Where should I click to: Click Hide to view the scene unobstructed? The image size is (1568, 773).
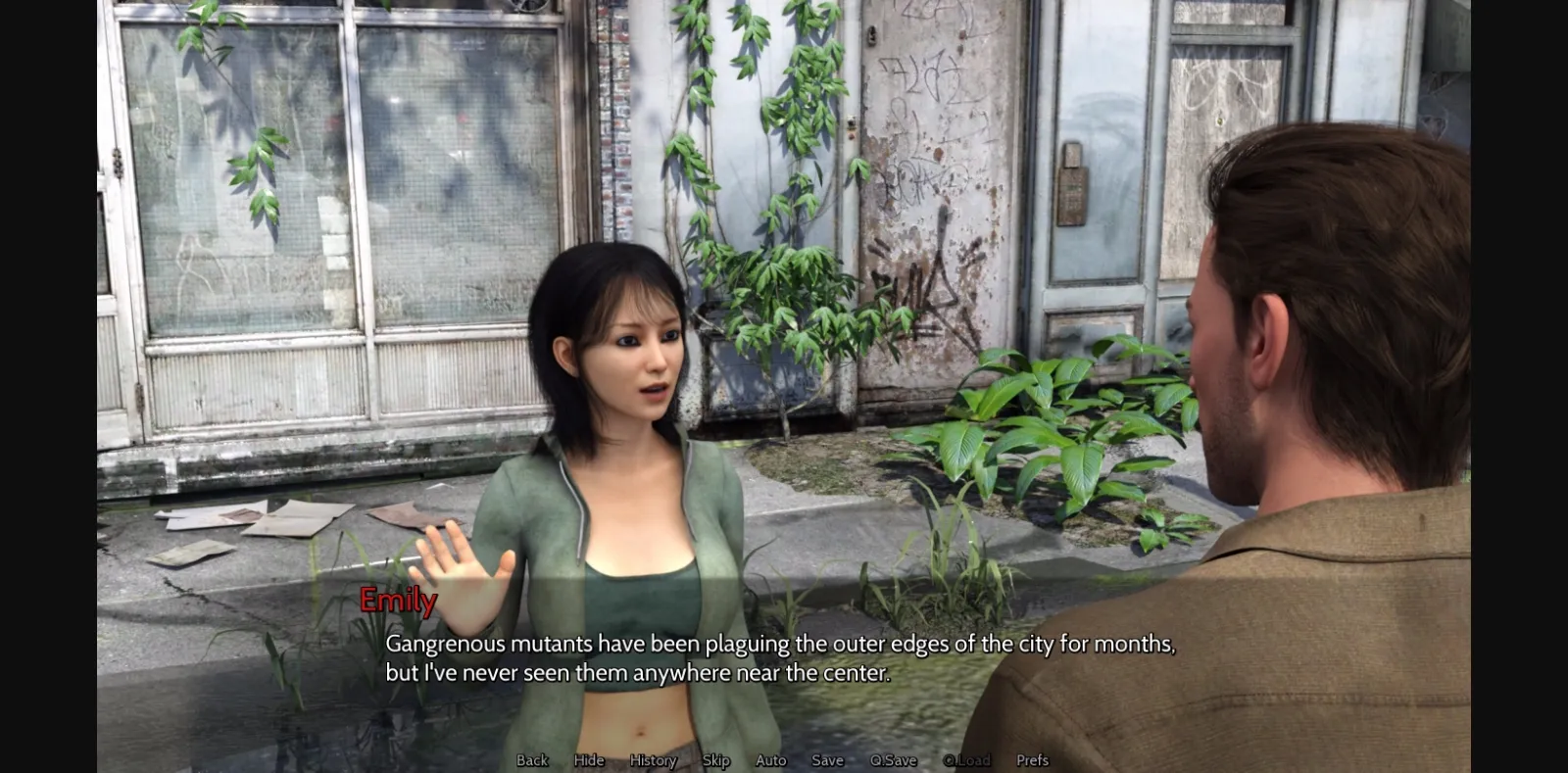588,759
